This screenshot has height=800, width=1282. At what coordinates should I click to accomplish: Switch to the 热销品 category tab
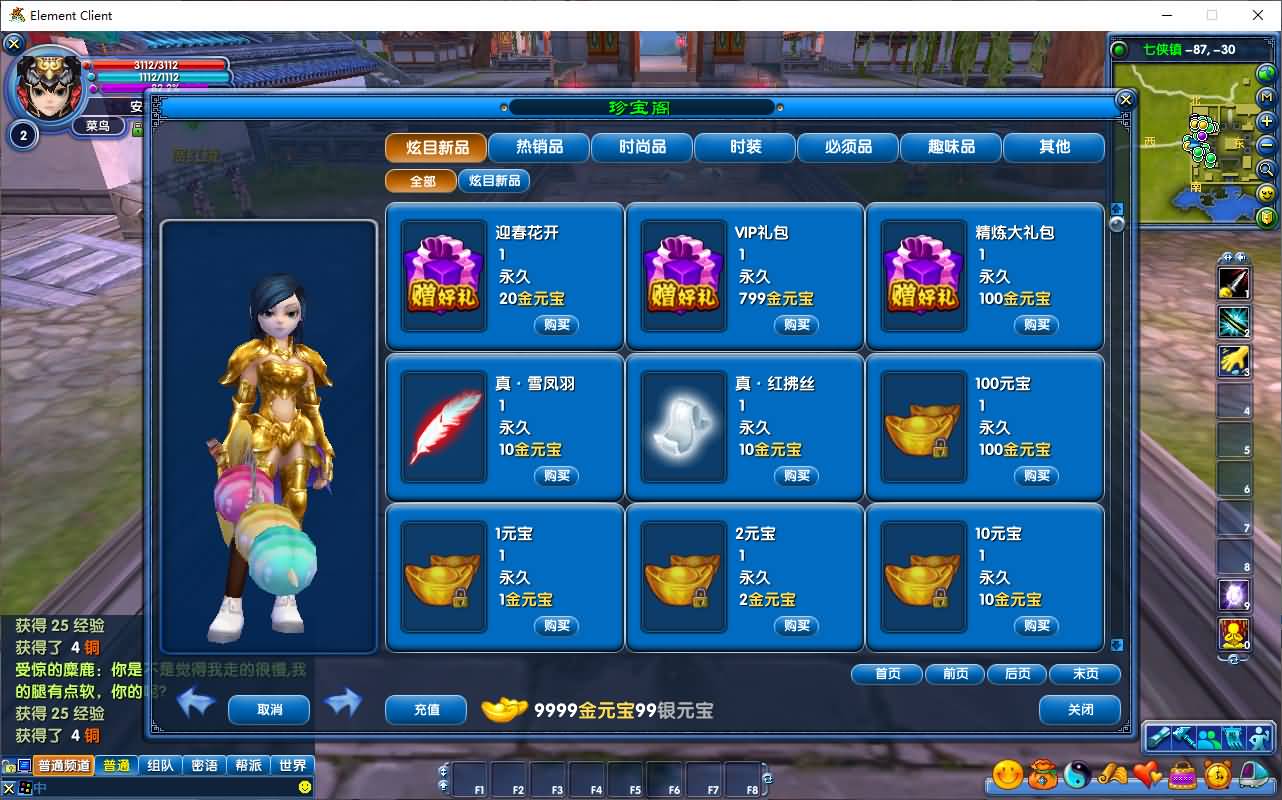click(x=539, y=147)
